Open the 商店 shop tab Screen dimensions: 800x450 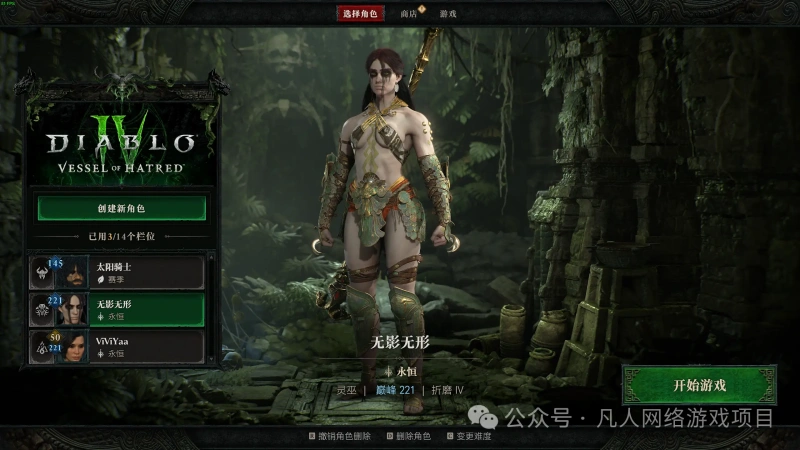(x=409, y=14)
